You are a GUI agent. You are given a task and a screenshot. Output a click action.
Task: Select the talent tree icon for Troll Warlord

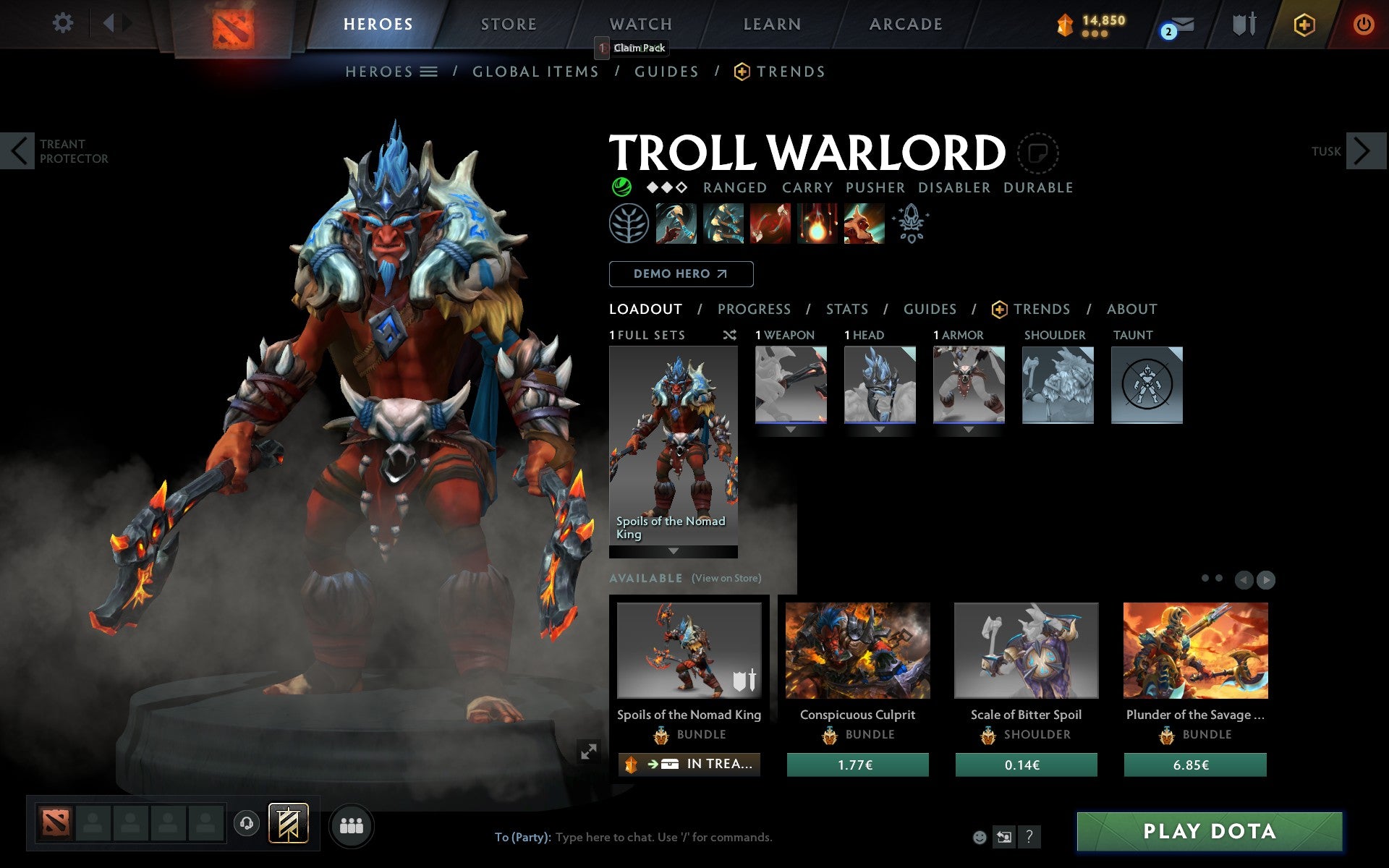(629, 224)
